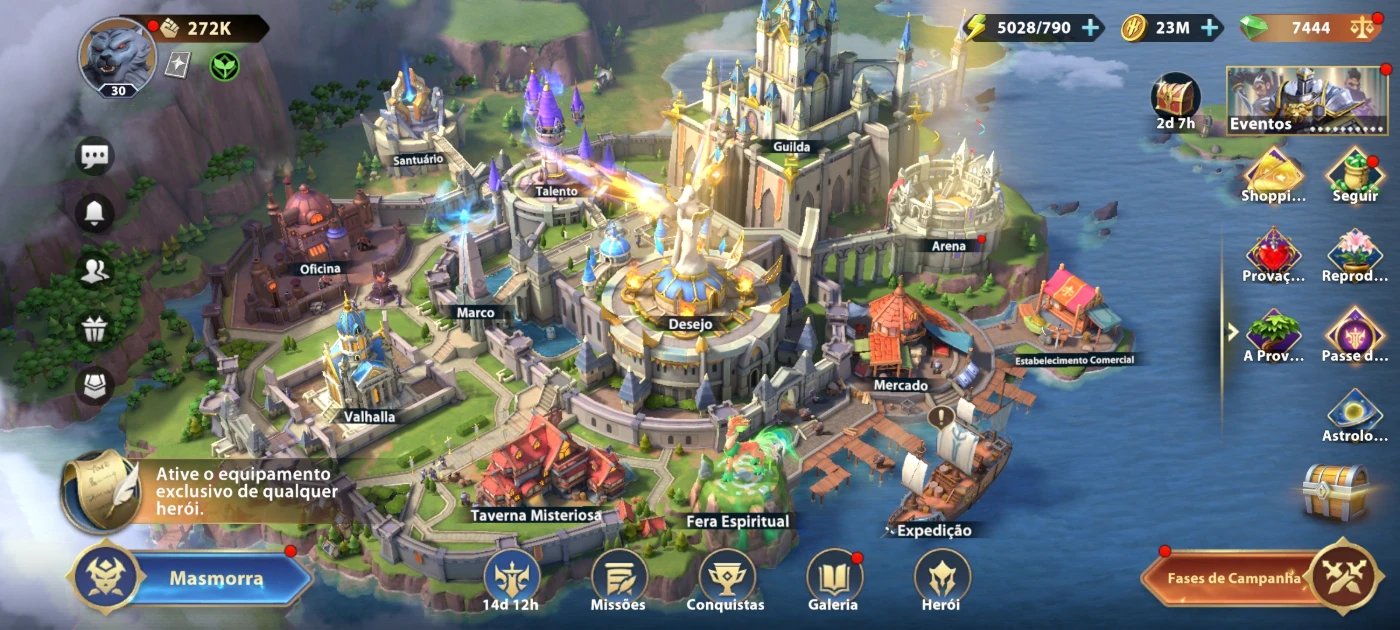
Task: Open the friends icon
Action: 95,271
